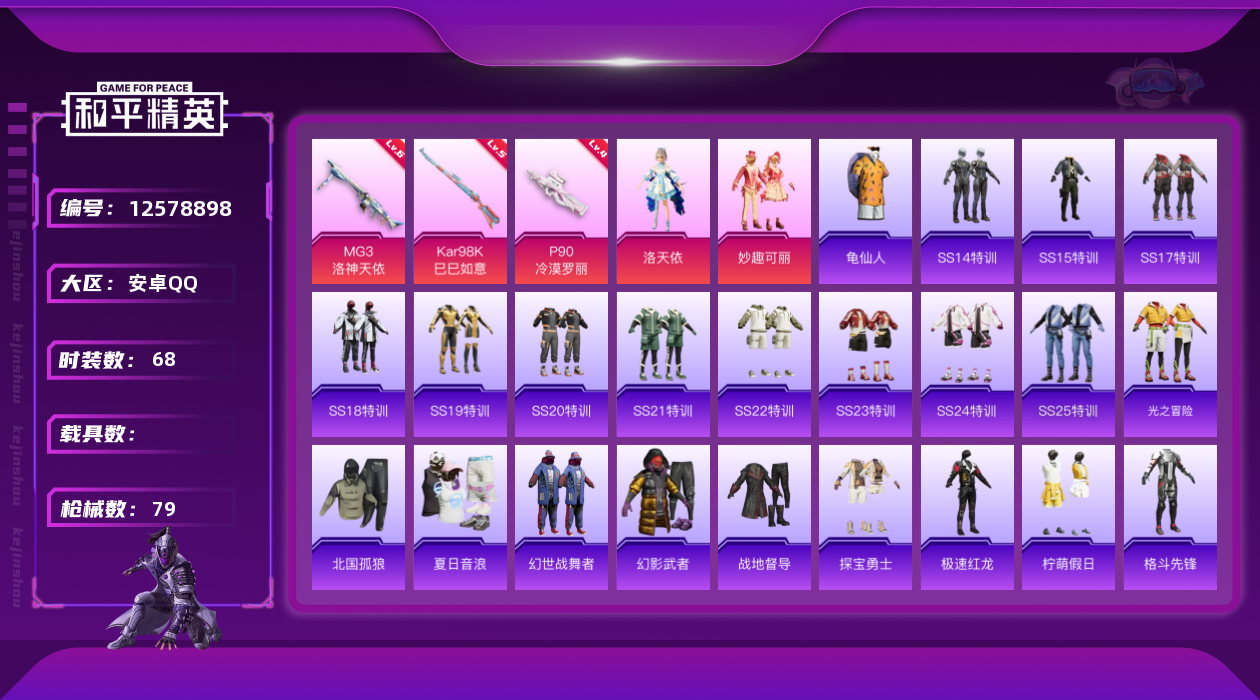Select the 北国孤狼 outfit card

coord(358,517)
